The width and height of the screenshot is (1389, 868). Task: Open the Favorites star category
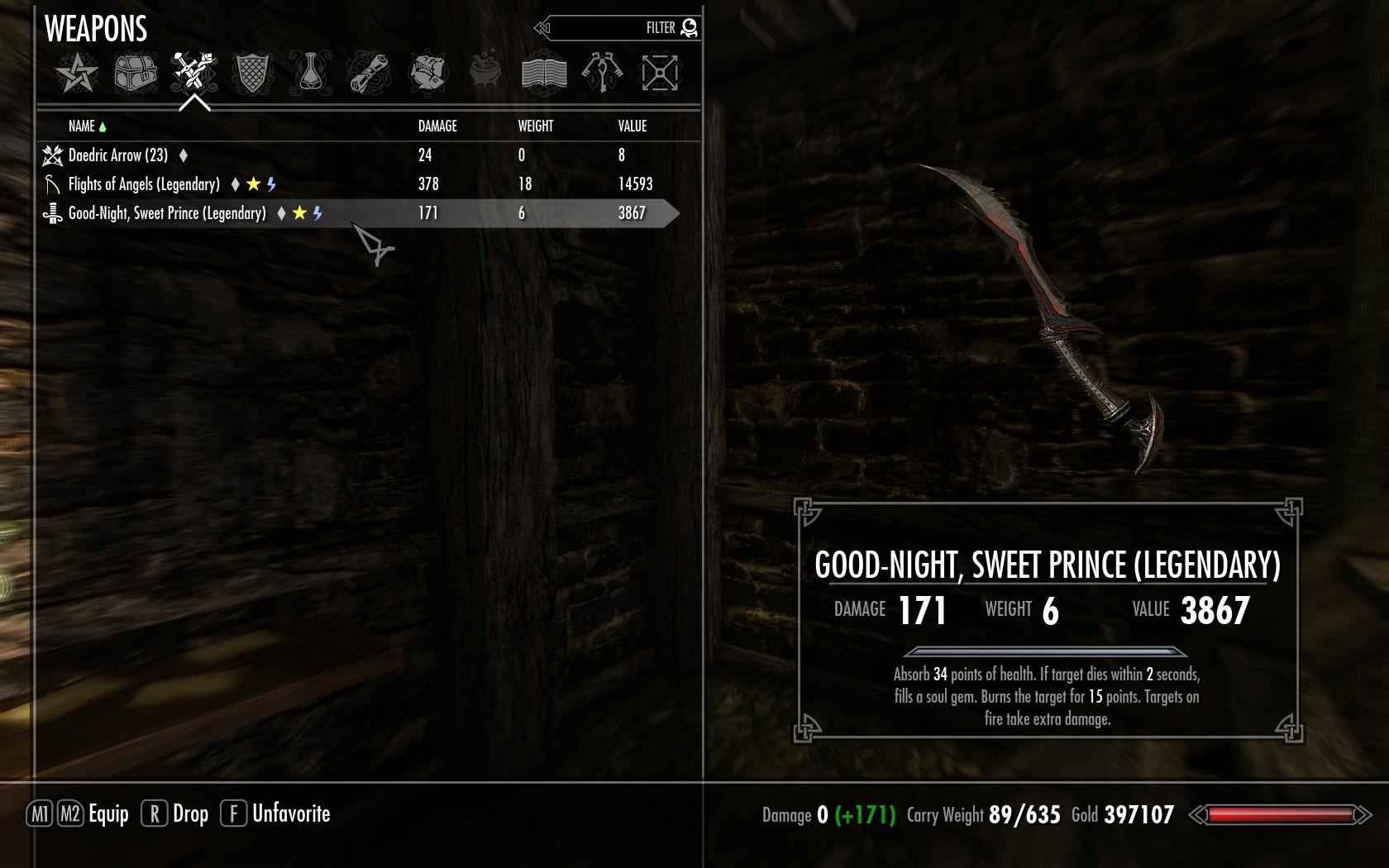[77, 73]
